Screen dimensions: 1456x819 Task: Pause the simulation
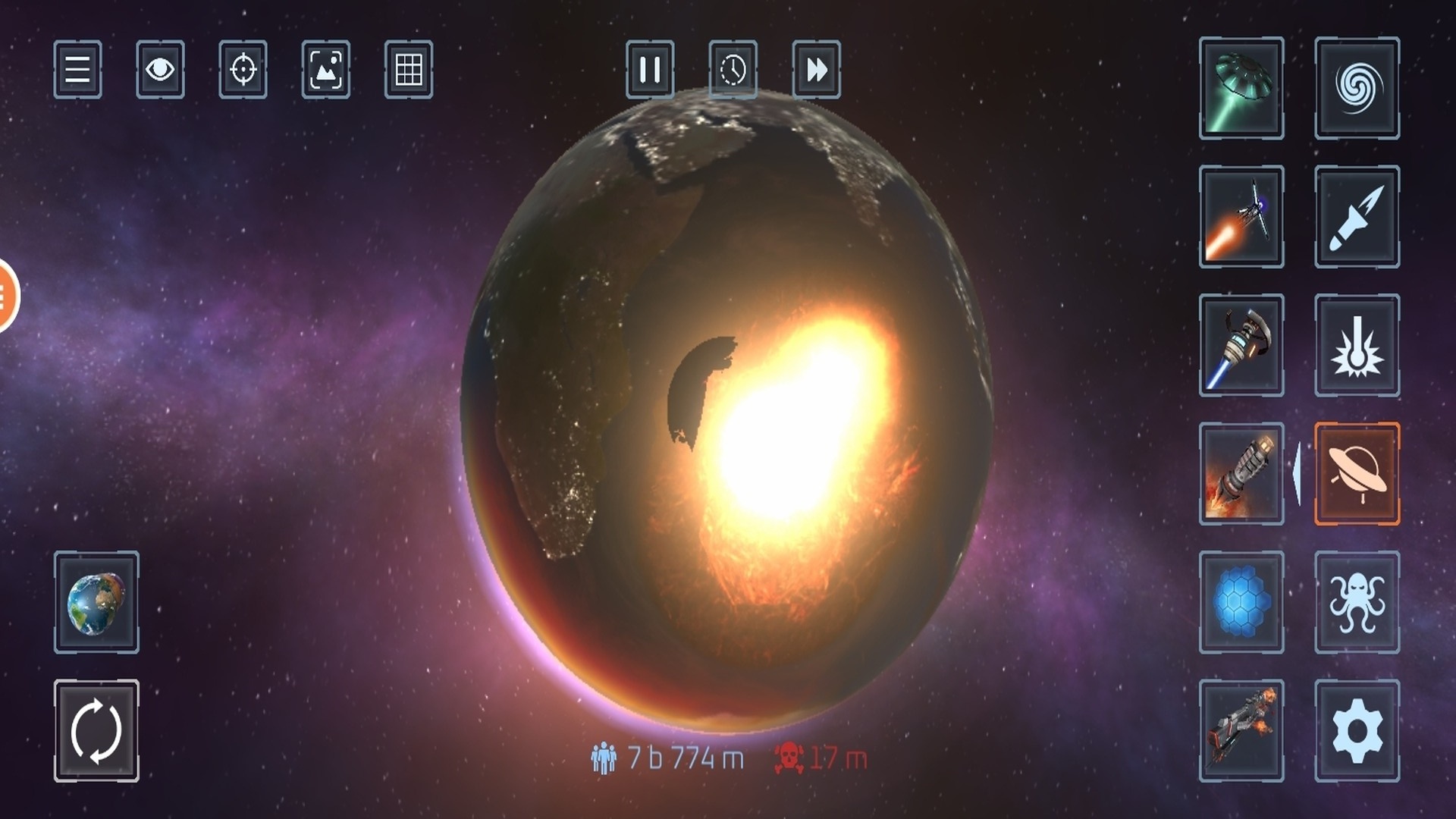click(x=650, y=70)
